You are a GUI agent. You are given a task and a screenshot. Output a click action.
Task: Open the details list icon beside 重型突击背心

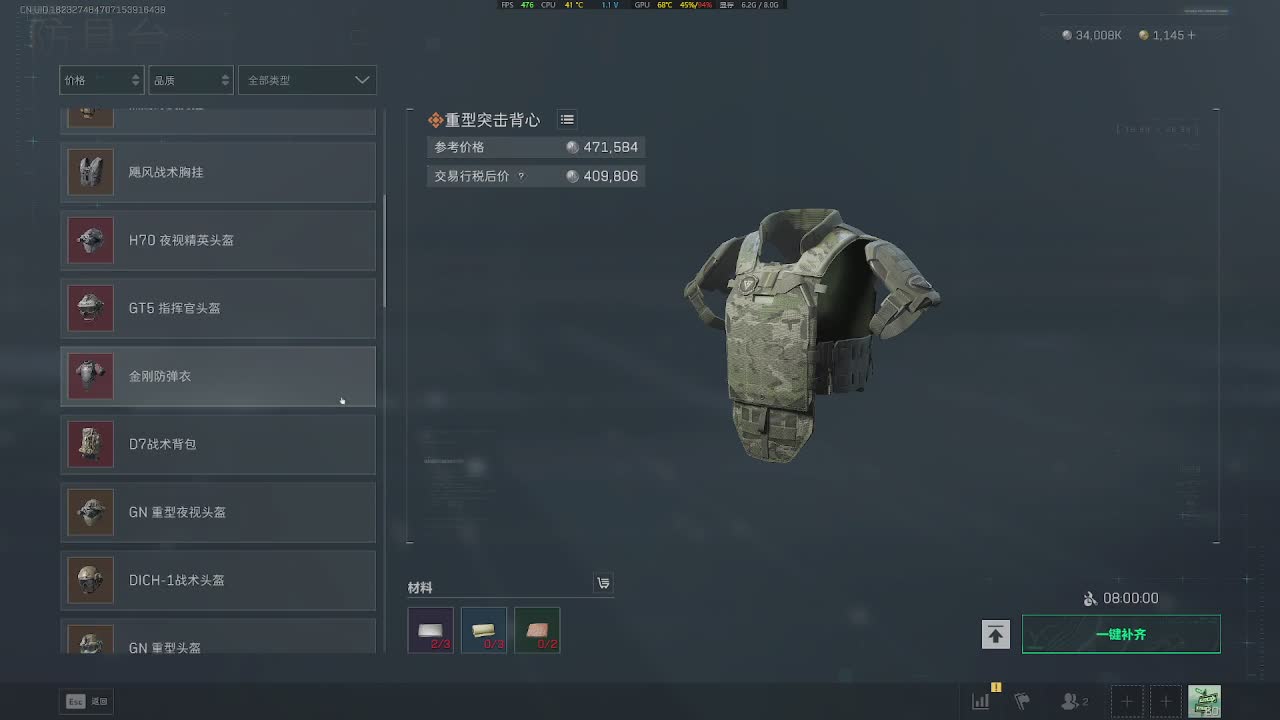(x=567, y=120)
